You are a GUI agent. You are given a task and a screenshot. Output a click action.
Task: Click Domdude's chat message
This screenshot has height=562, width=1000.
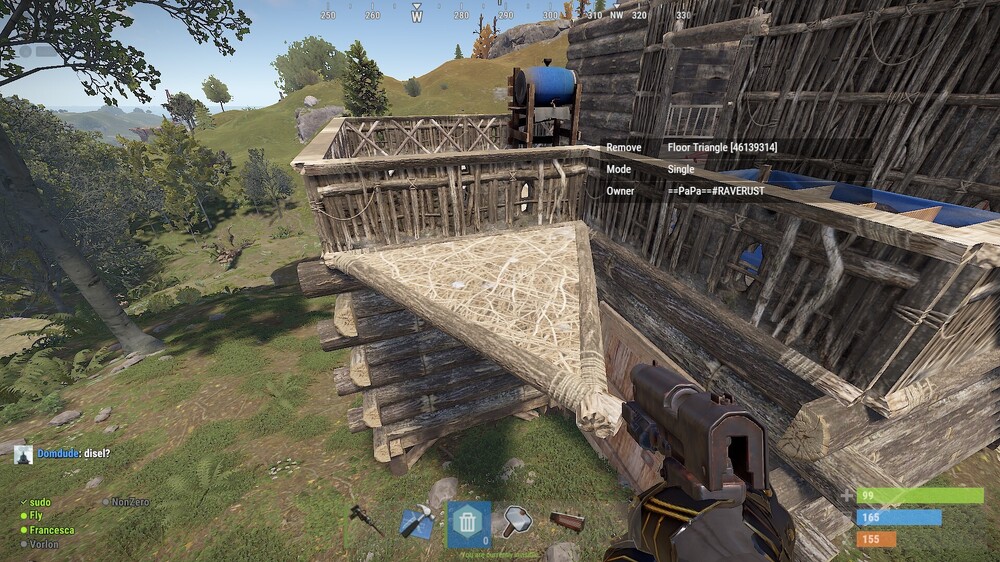click(x=73, y=454)
